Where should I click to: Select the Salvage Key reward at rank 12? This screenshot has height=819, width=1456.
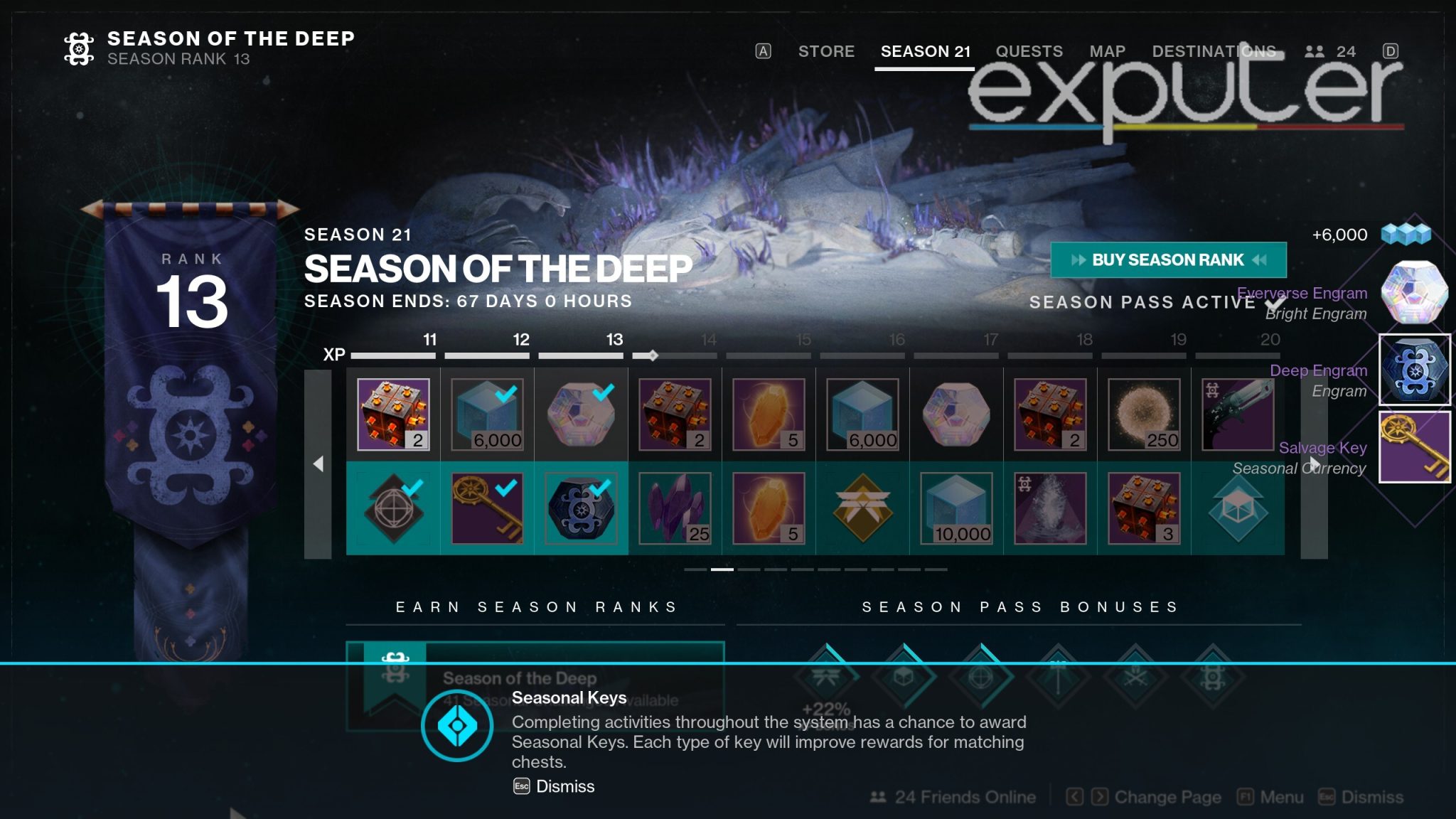487,509
